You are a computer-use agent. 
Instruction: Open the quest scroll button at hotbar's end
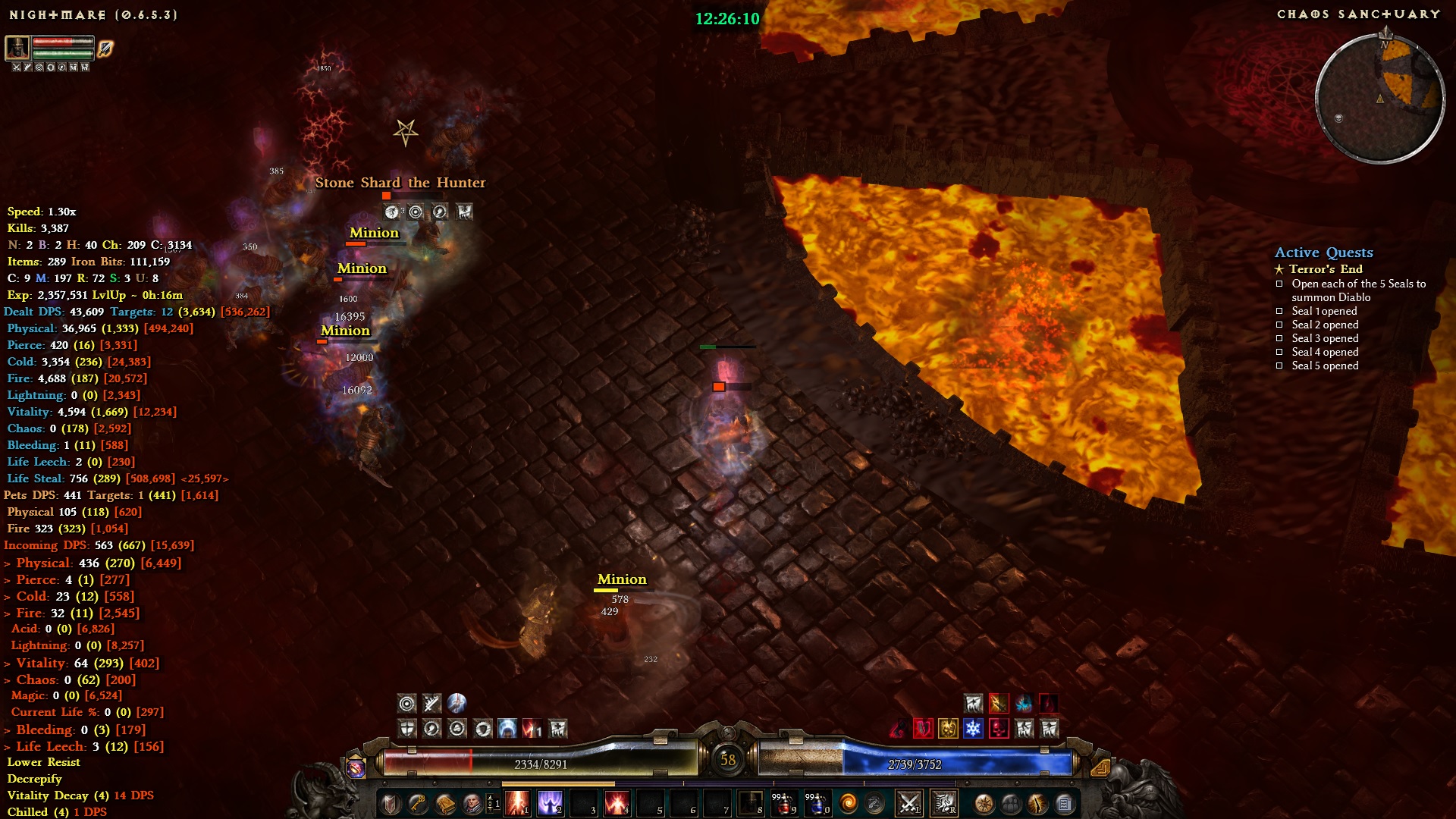pos(1065,803)
